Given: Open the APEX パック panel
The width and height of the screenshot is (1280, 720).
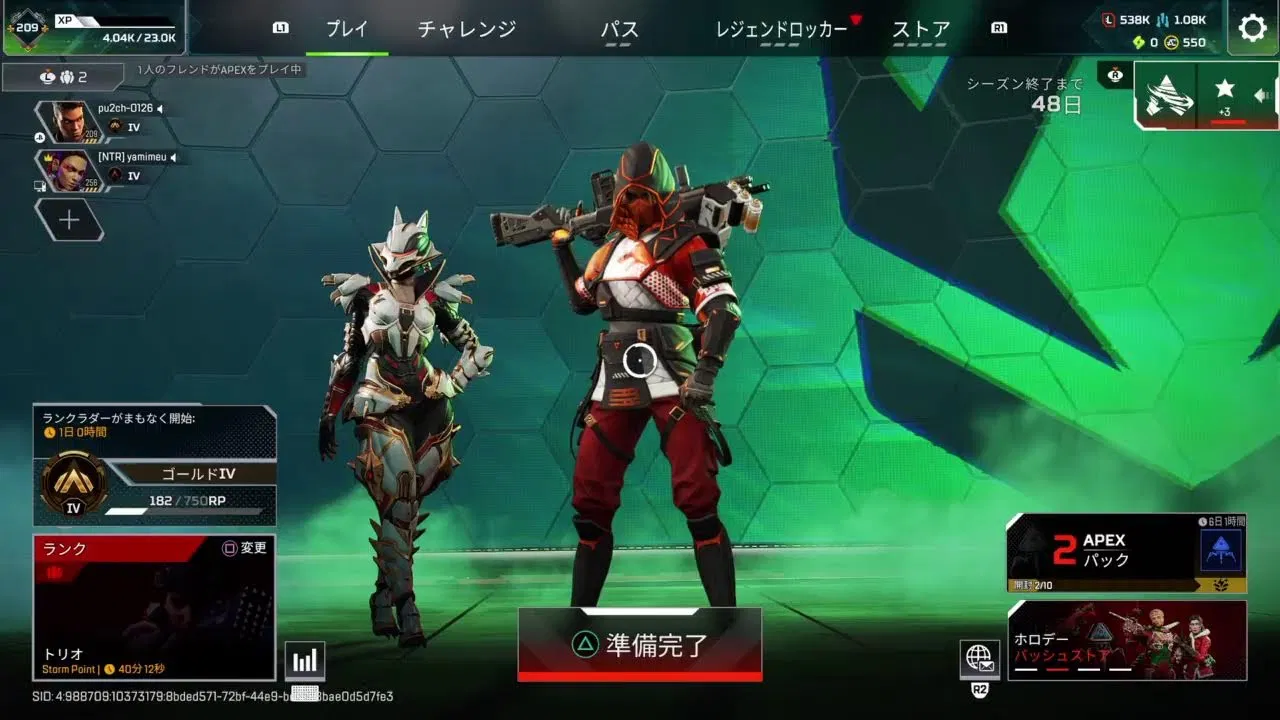Looking at the screenshot, I should coord(1126,553).
